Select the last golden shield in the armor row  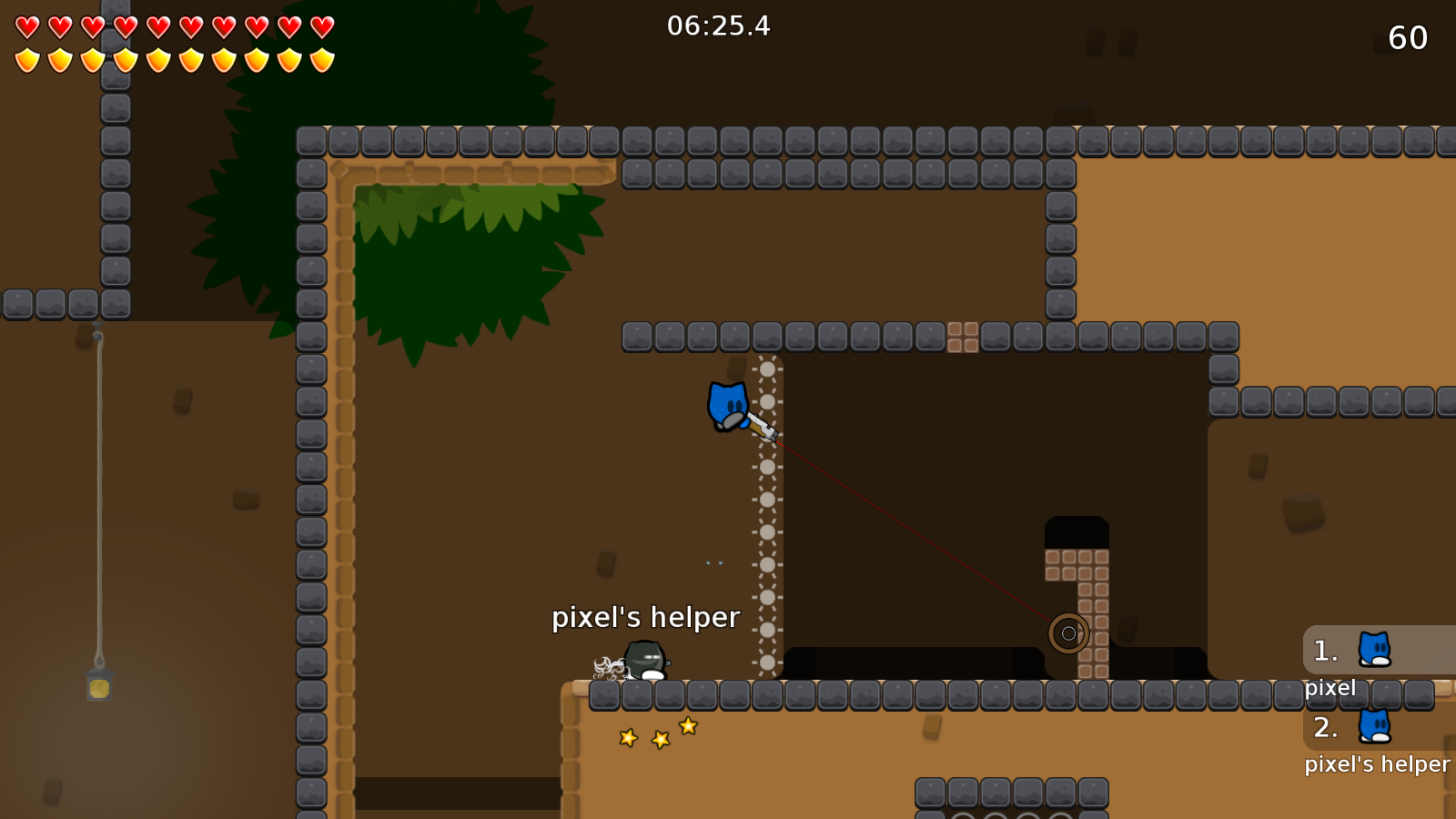[320, 59]
